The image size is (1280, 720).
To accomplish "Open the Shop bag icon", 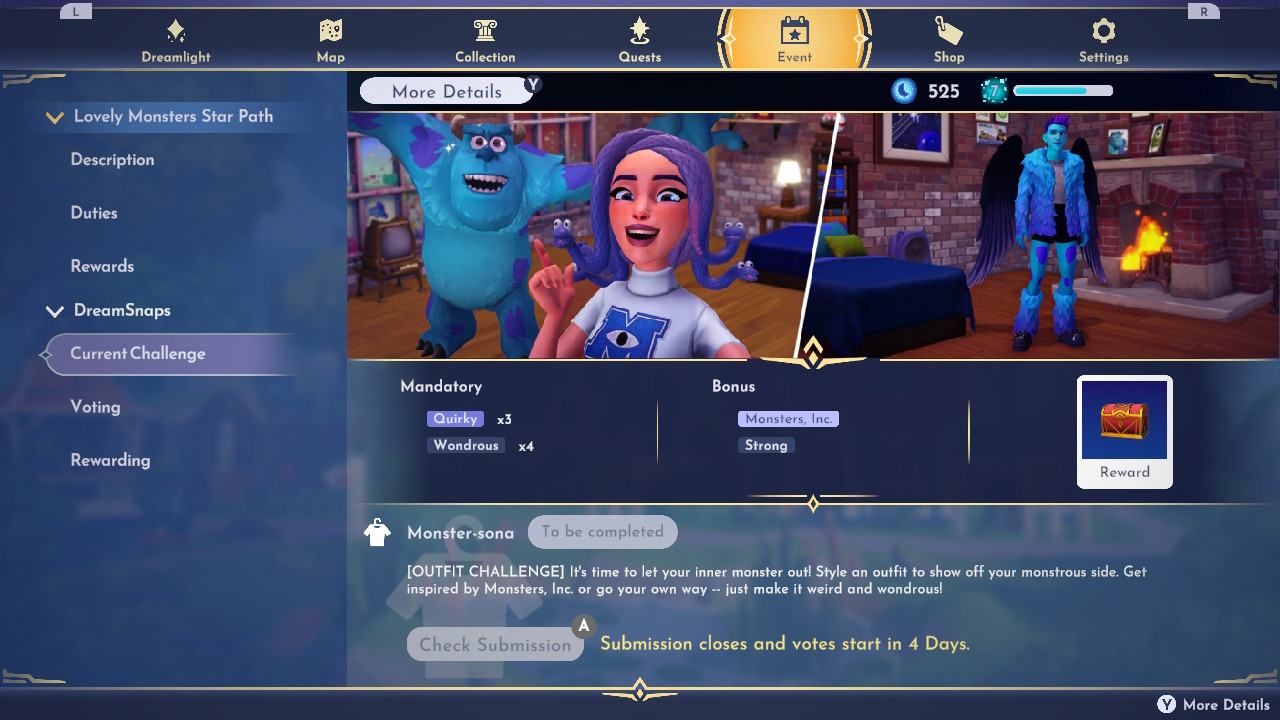I will [948, 32].
